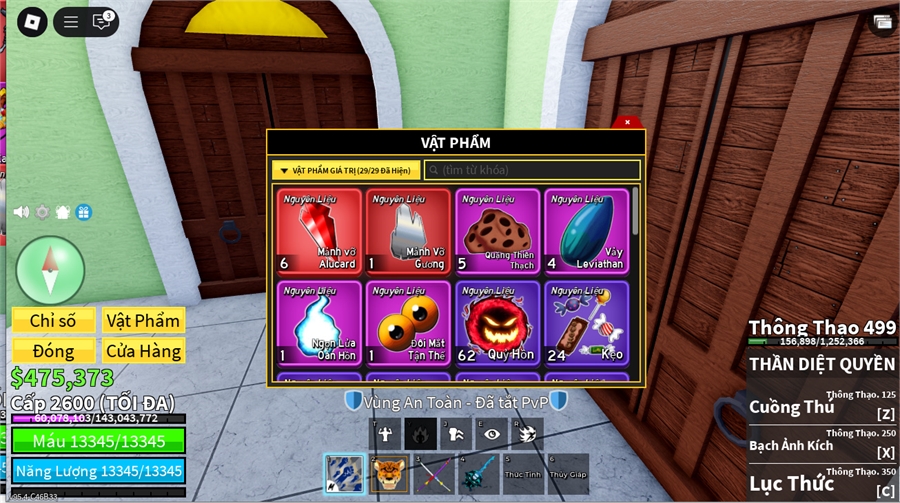Click the yellow Vật Phẩm button
The height and width of the screenshot is (503, 900).
(144, 320)
